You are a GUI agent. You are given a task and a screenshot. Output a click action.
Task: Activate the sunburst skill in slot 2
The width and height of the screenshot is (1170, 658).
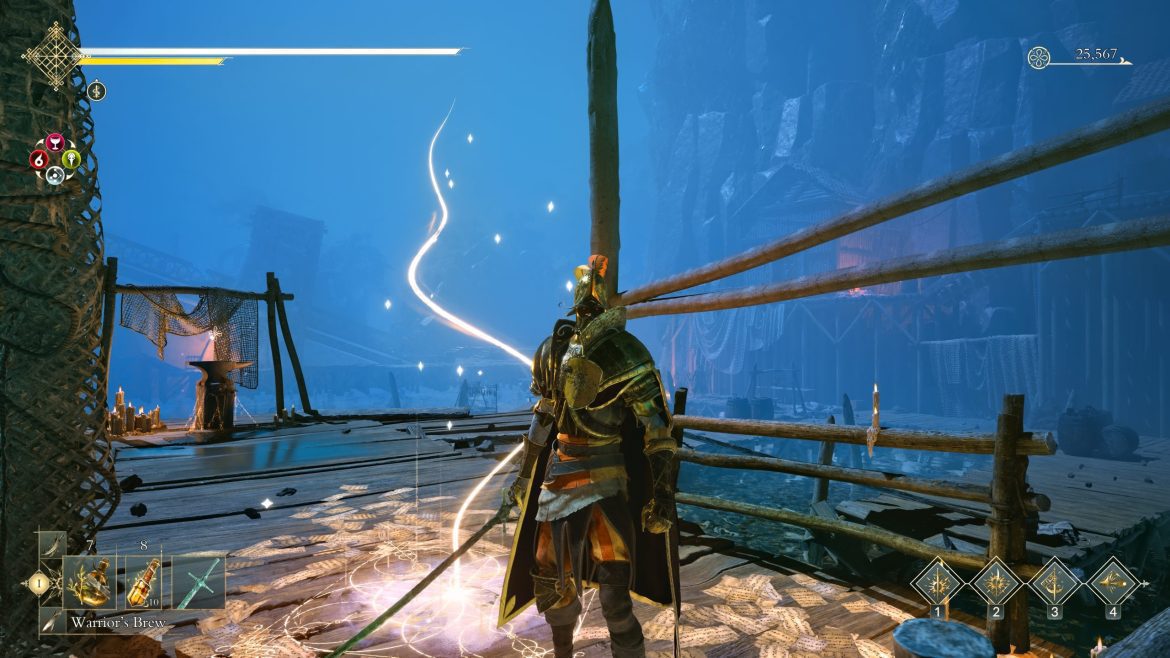coord(995,581)
